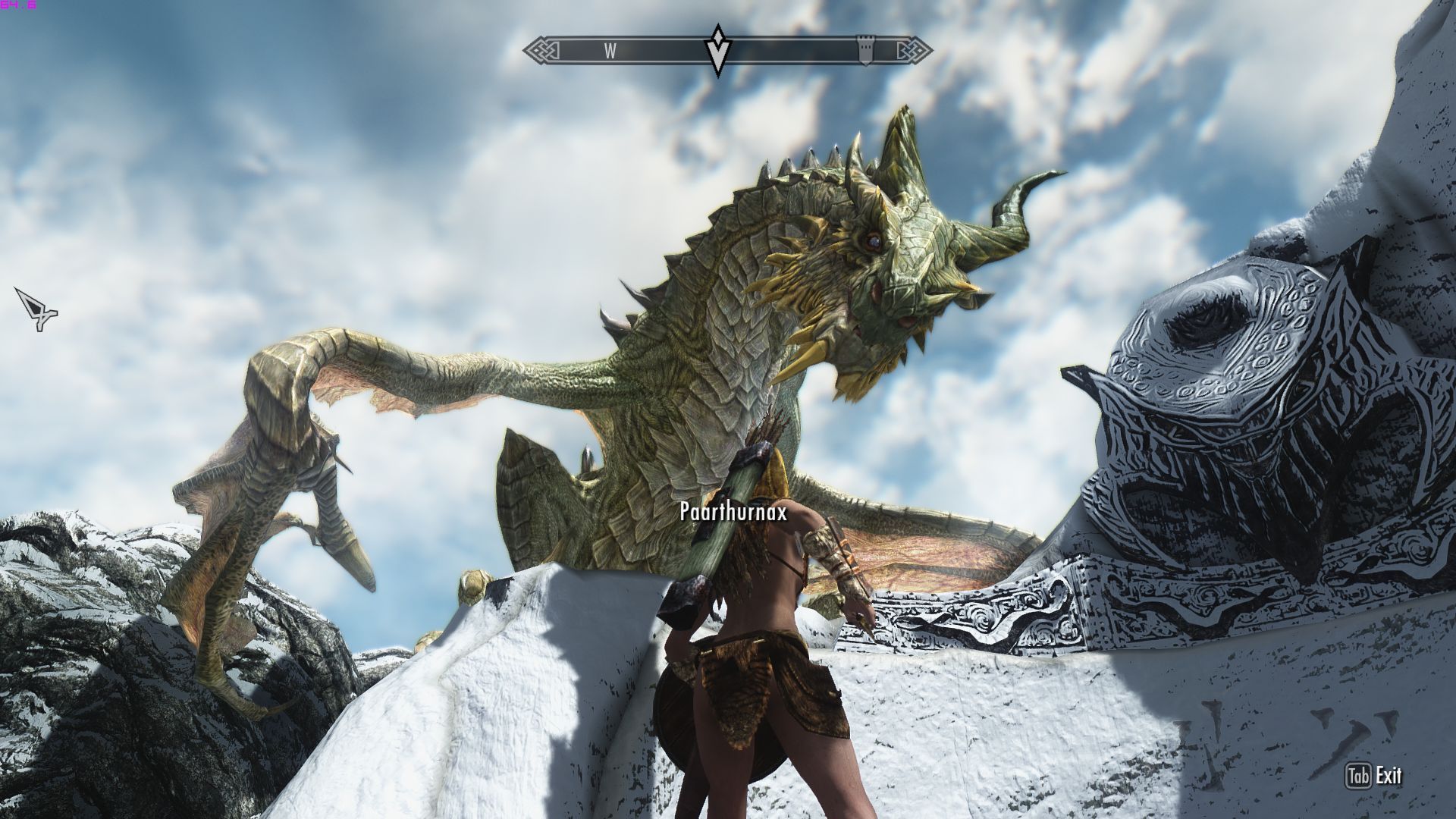Click the center of the compass bar
Viewport: 1456px width, 819px height.
pyautogui.click(x=728, y=49)
